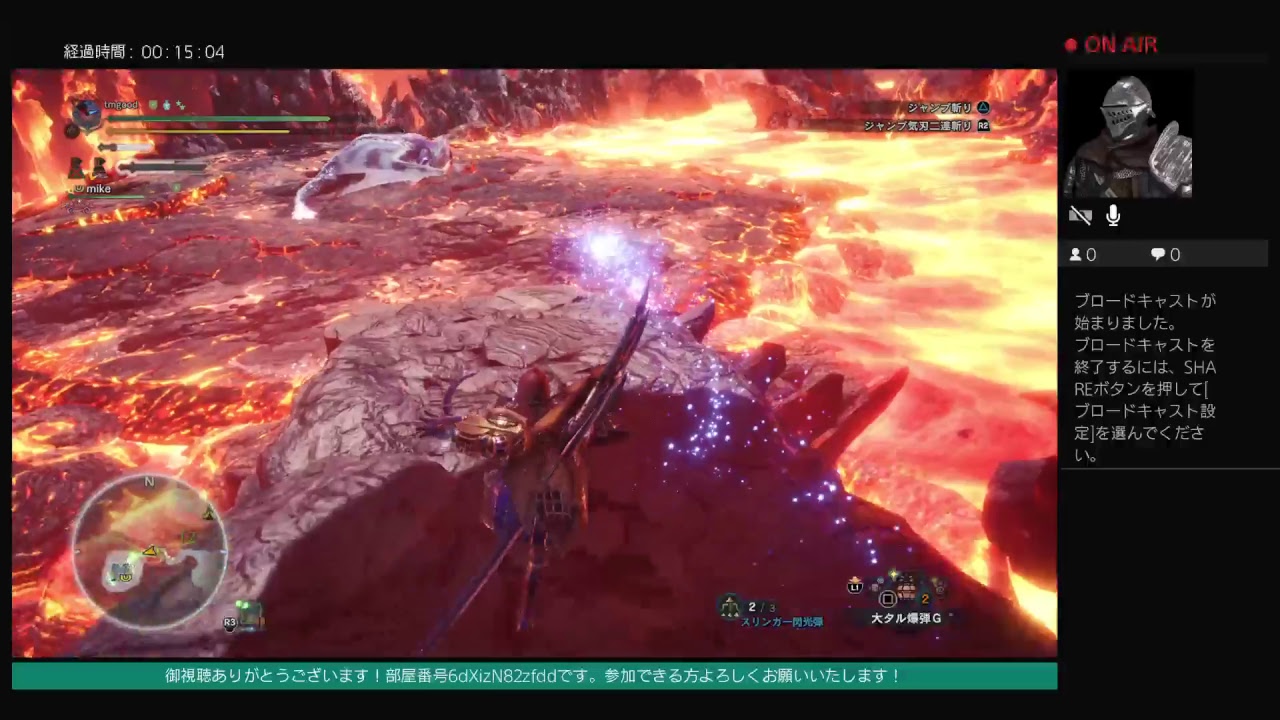Click the ON AIR broadcast indicator

click(1111, 45)
